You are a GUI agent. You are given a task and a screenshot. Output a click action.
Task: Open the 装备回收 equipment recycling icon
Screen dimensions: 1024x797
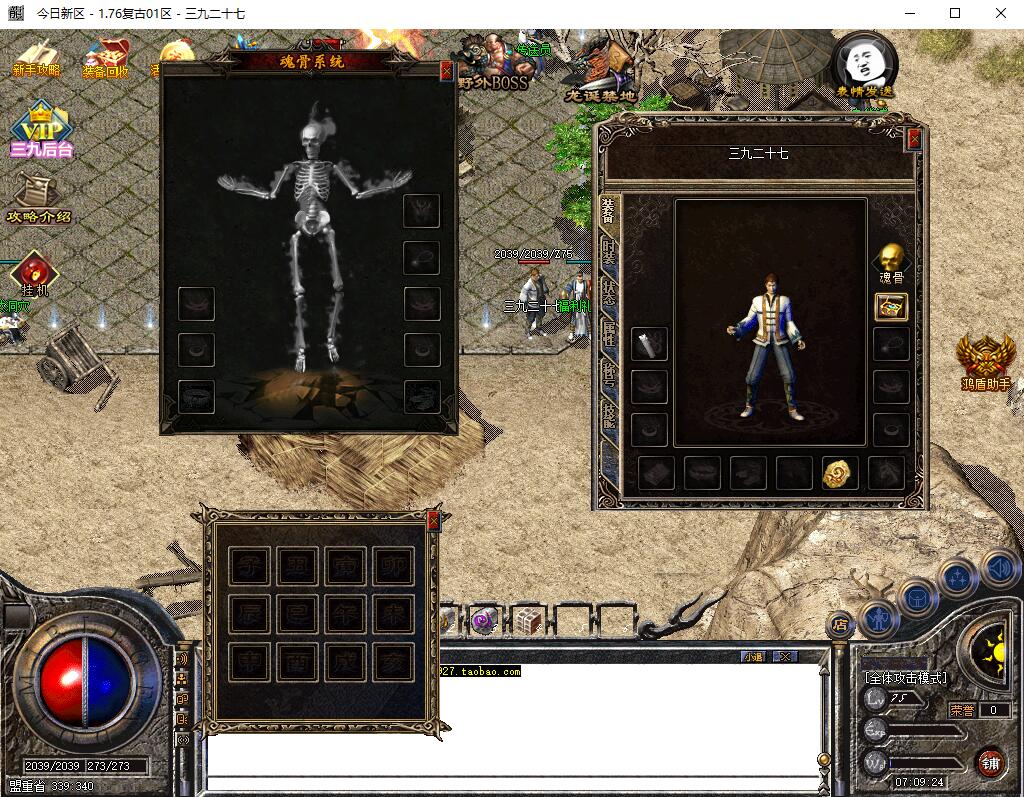(105, 58)
